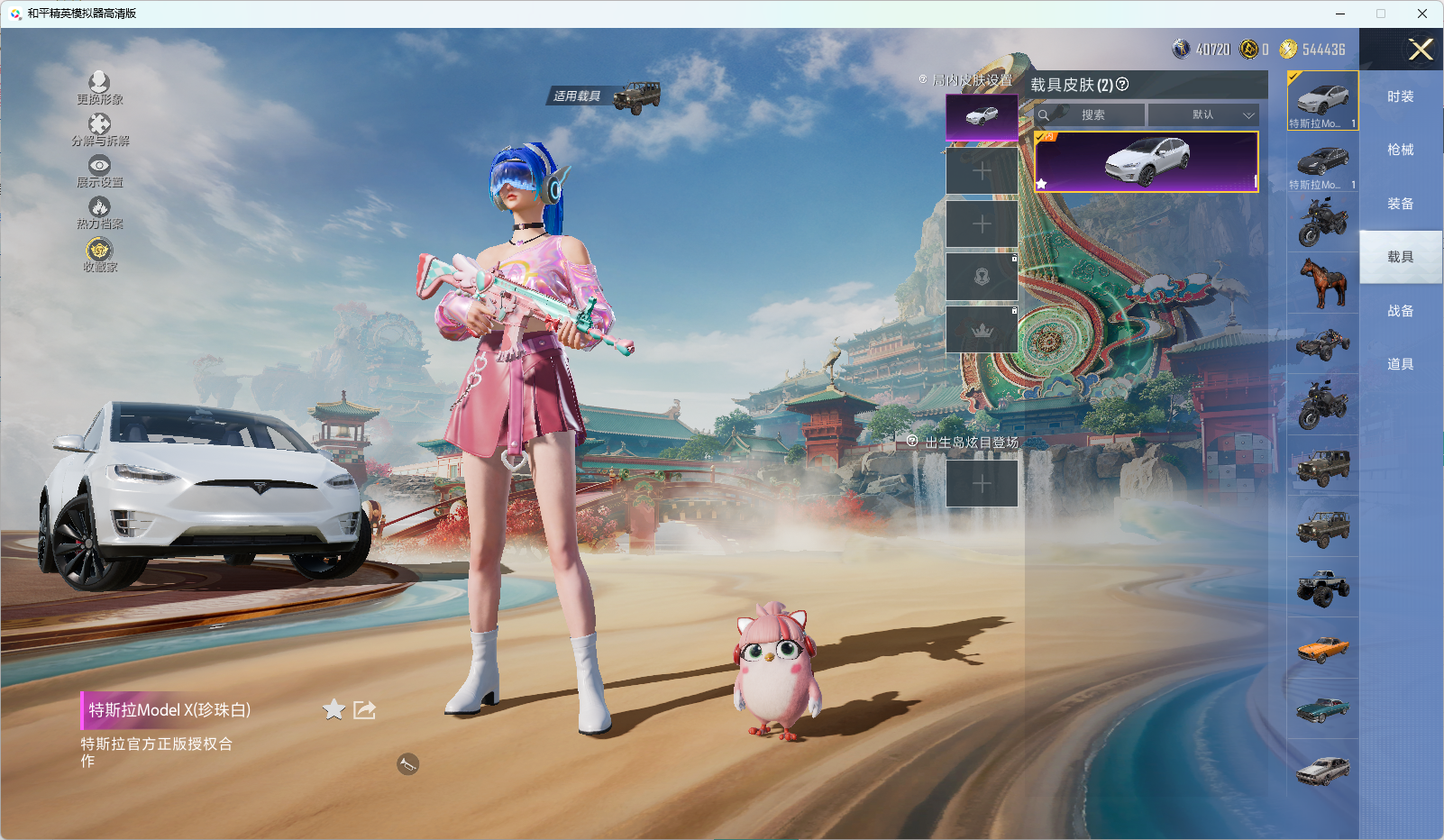The height and width of the screenshot is (840, 1444).
Task: Click the 搜索 search field
Action: pos(1092,115)
